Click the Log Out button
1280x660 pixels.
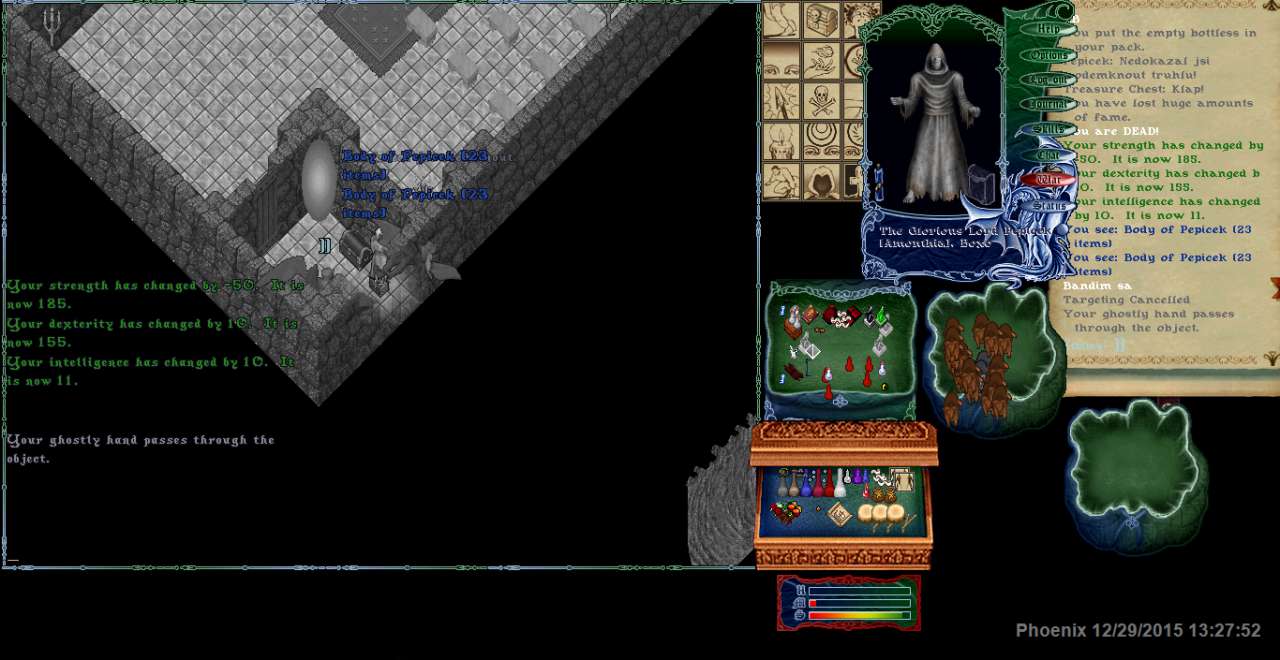pyautogui.click(x=1047, y=79)
